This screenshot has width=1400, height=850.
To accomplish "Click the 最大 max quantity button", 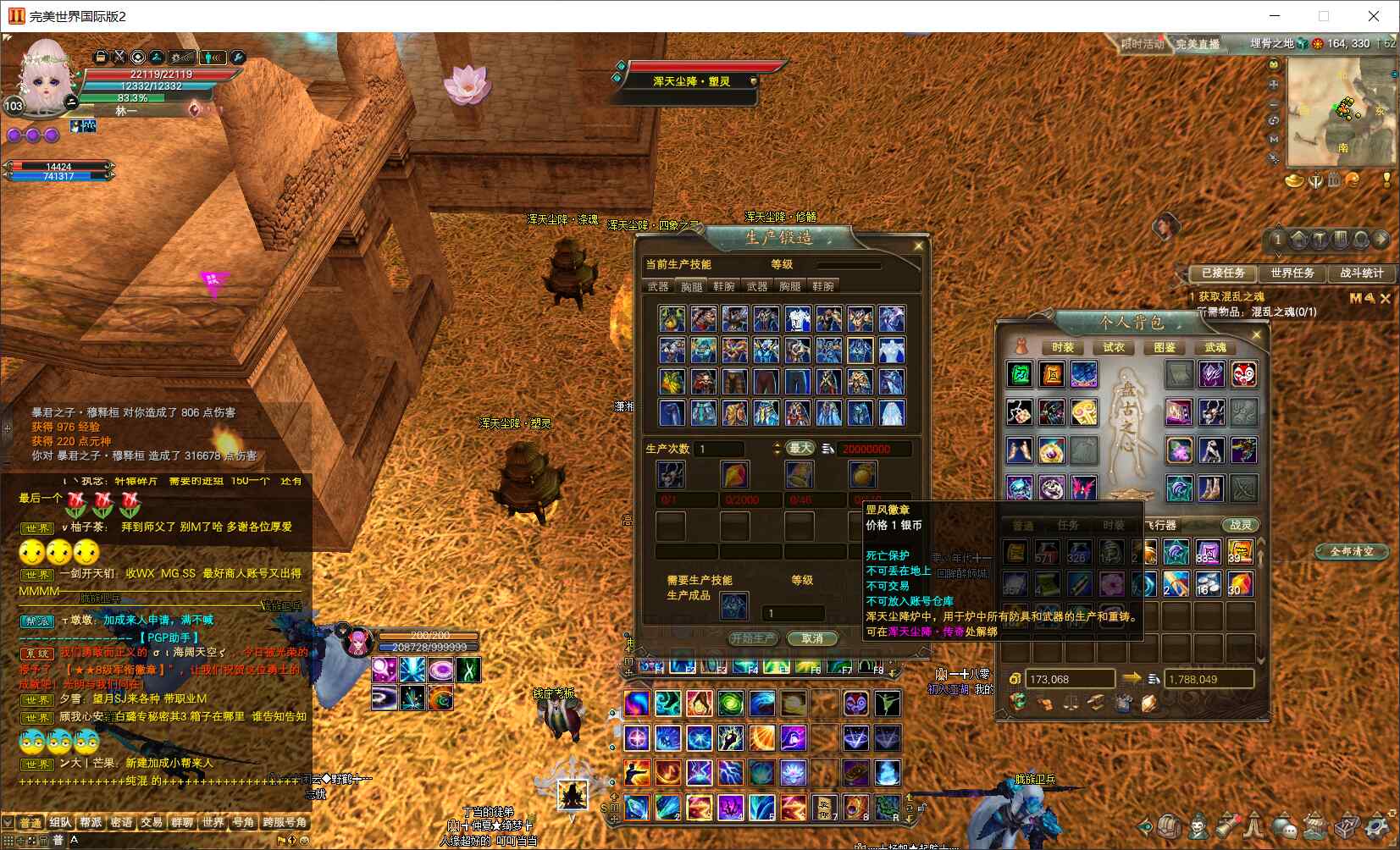I will pyautogui.click(x=800, y=448).
